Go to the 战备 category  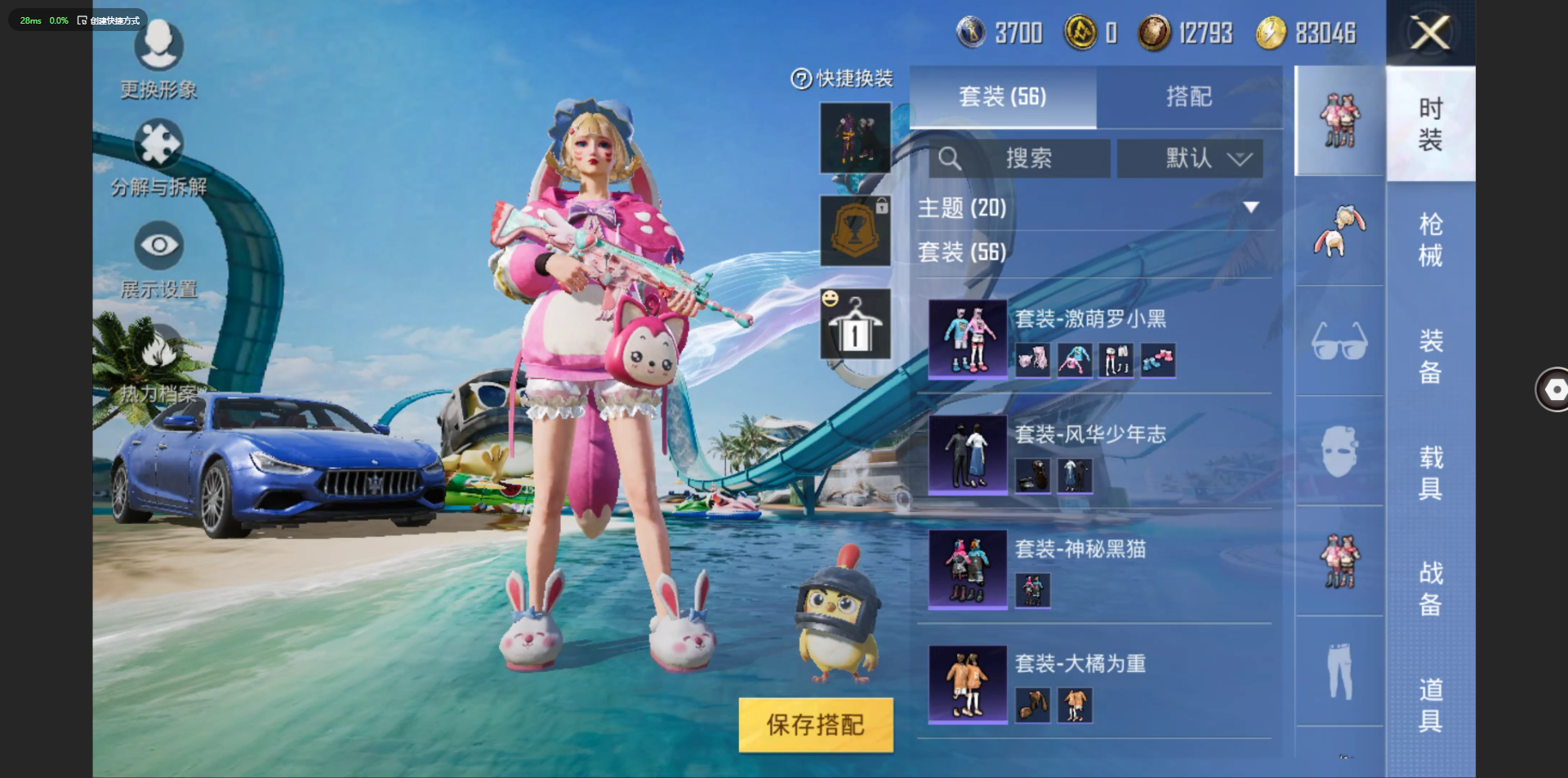(1430, 588)
